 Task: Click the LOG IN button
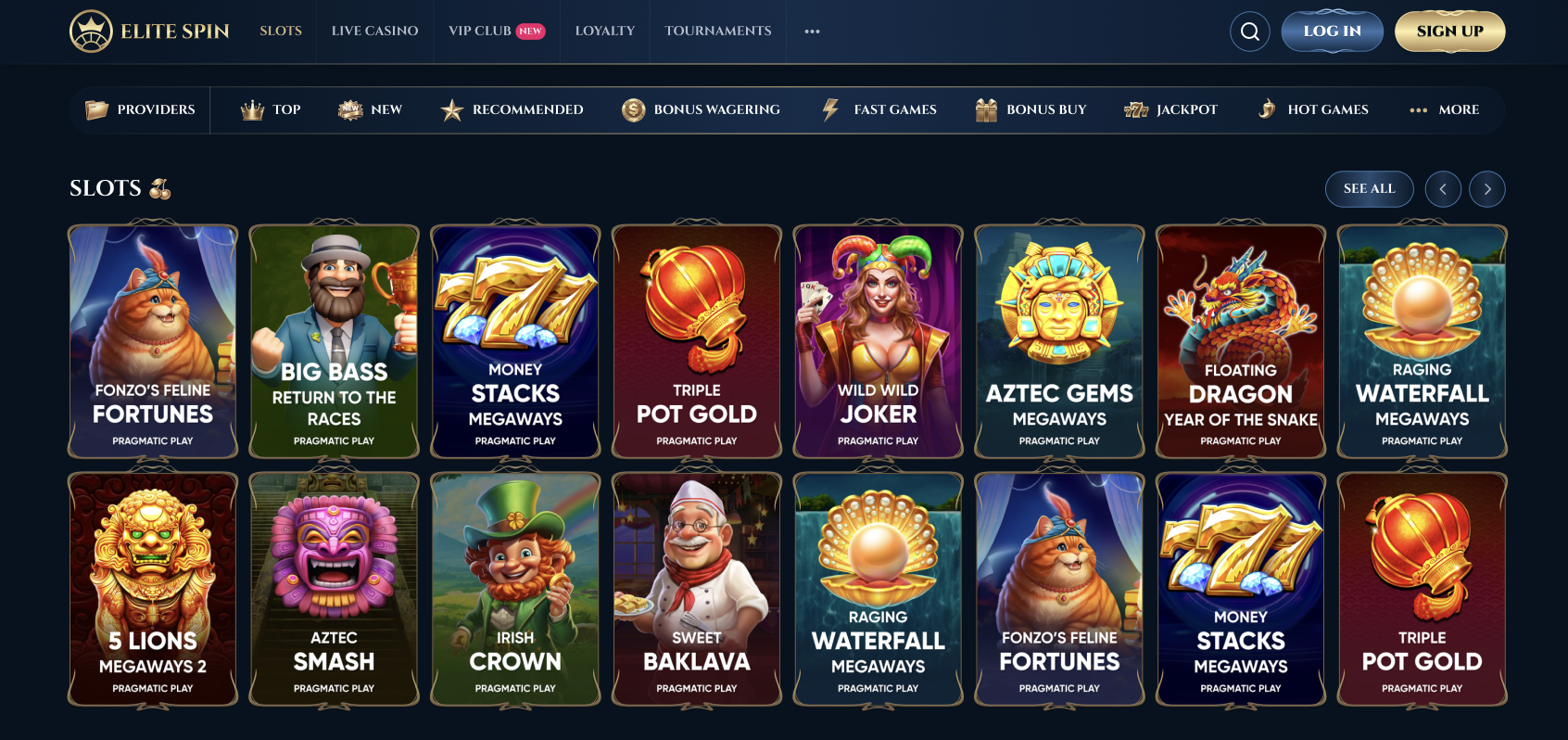pyautogui.click(x=1332, y=31)
